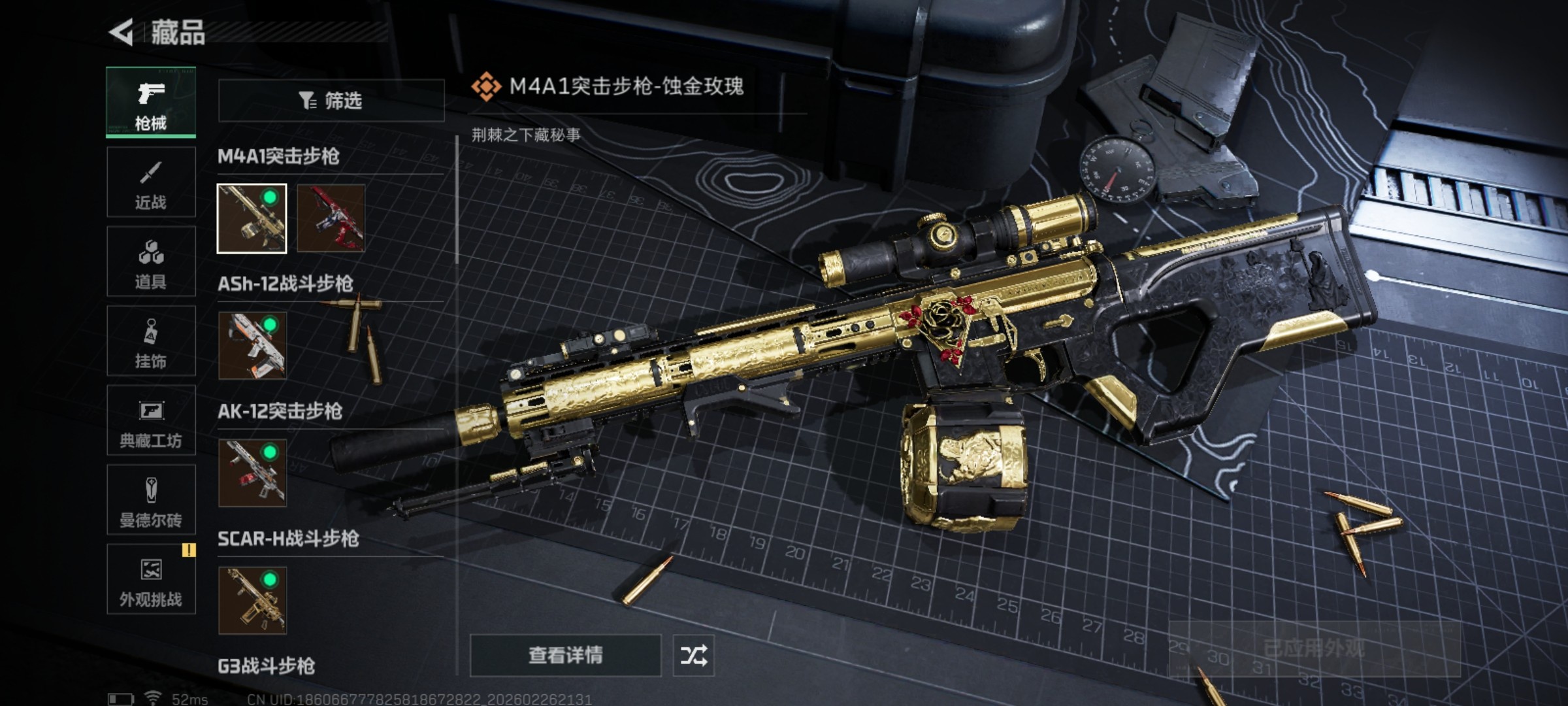Open the 外观挑战 appearance challenges tab
This screenshot has height=706, width=1568.
point(151,579)
